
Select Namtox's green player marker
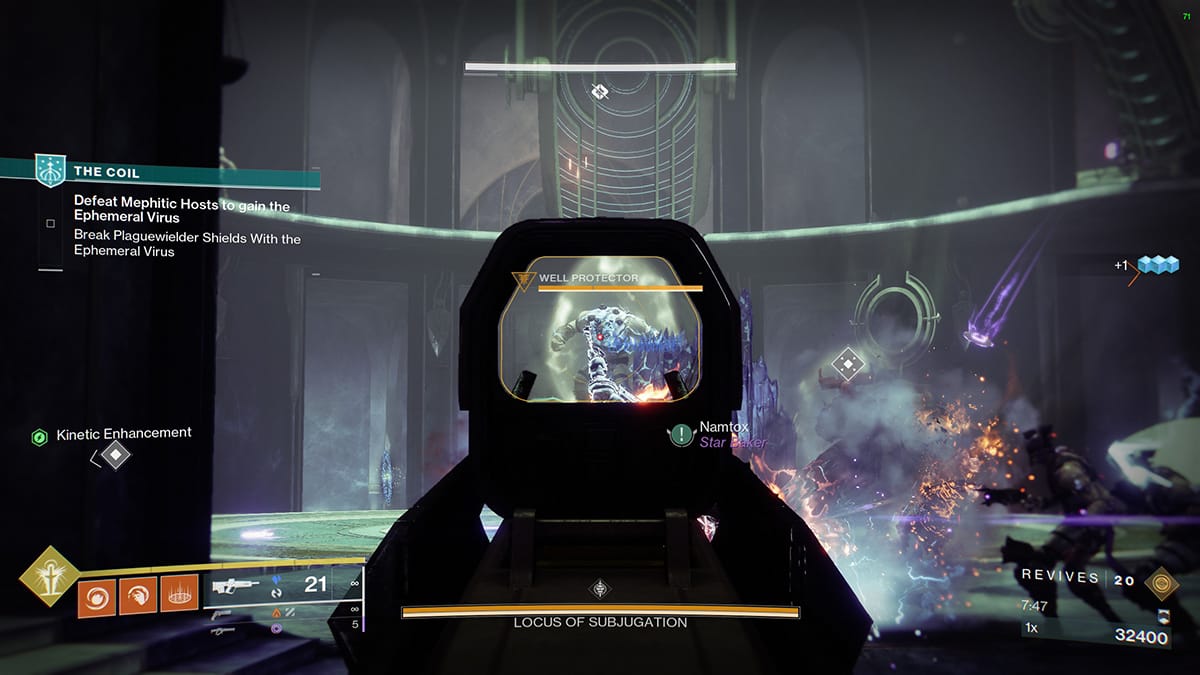coord(682,434)
